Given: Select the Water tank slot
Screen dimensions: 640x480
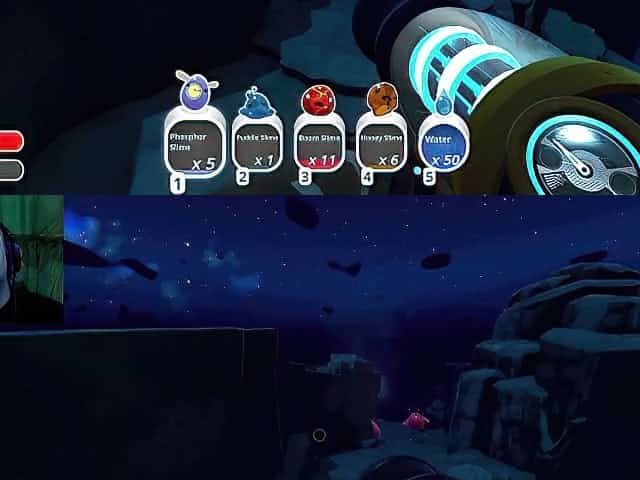Looking at the screenshot, I should (441, 143).
